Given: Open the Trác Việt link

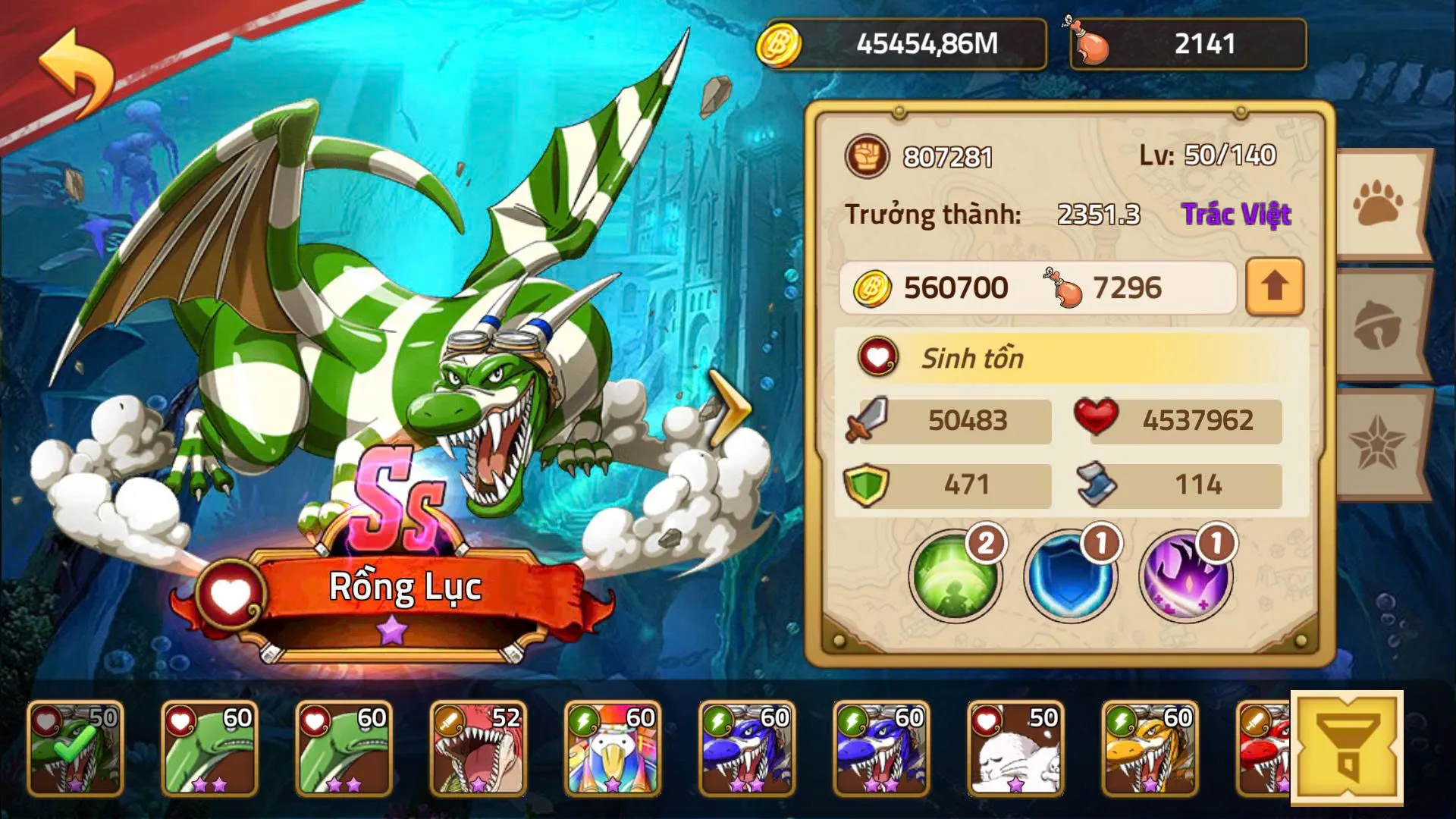Looking at the screenshot, I should [x=1237, y=214].
